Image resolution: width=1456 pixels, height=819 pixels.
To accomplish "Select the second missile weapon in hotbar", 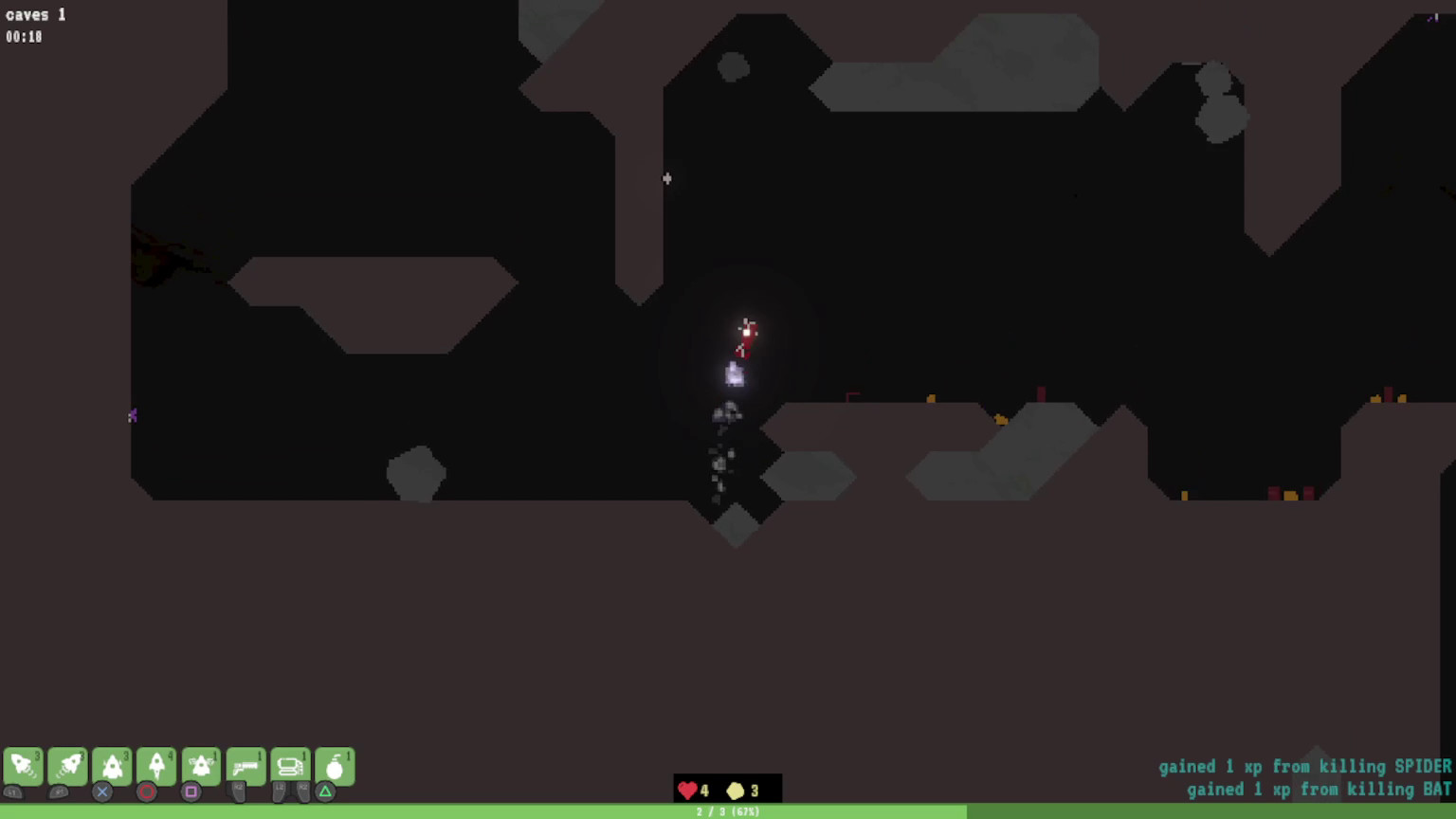I will 67,764.
